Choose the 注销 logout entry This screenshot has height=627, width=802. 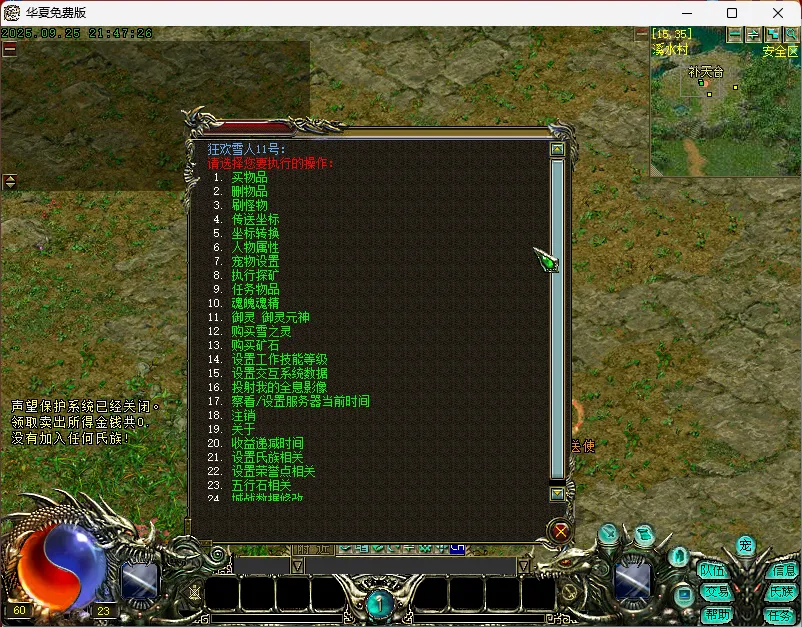click(243, 415)
